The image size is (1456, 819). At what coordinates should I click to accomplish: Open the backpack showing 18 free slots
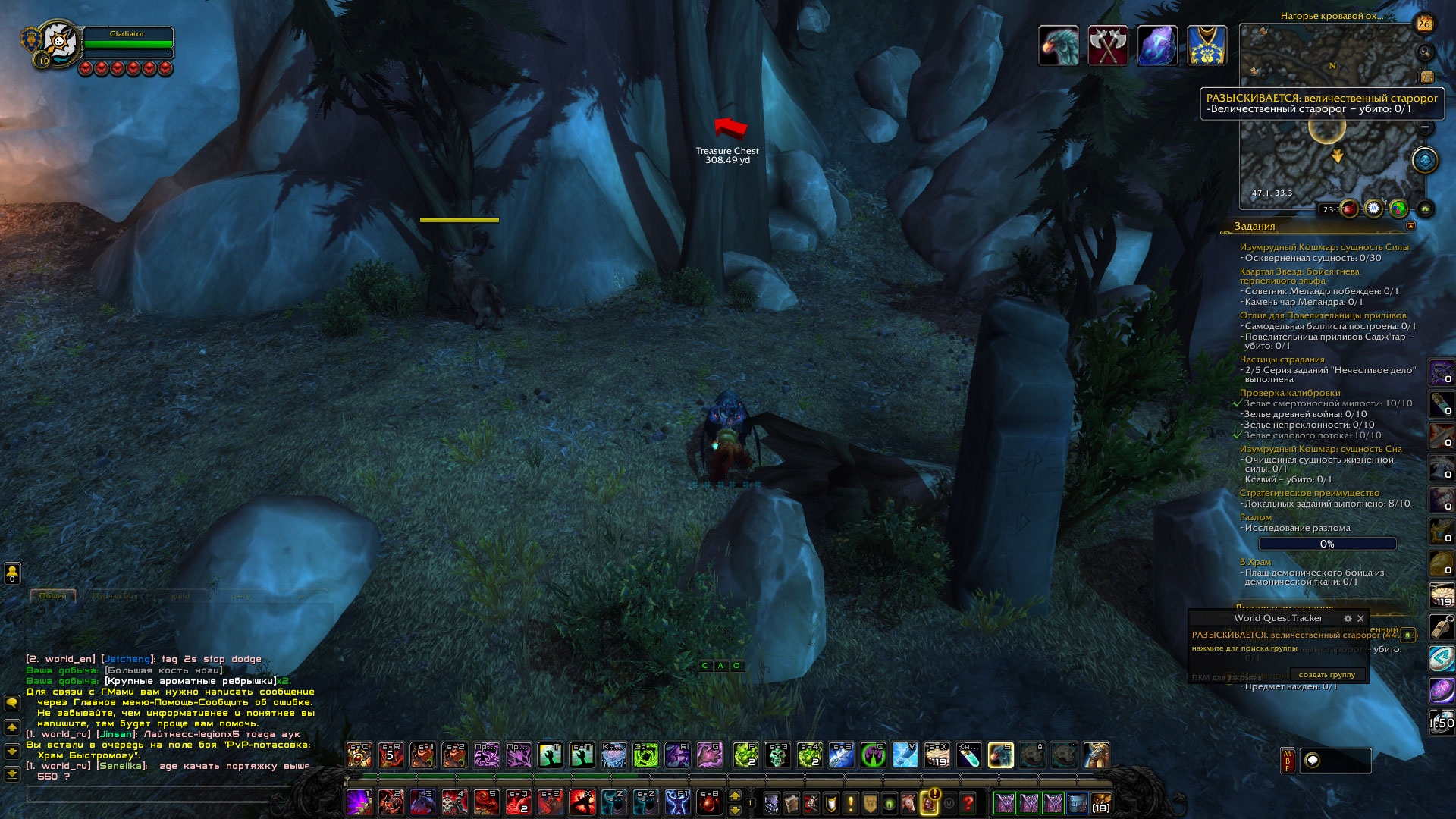(x=1100, y=802)
